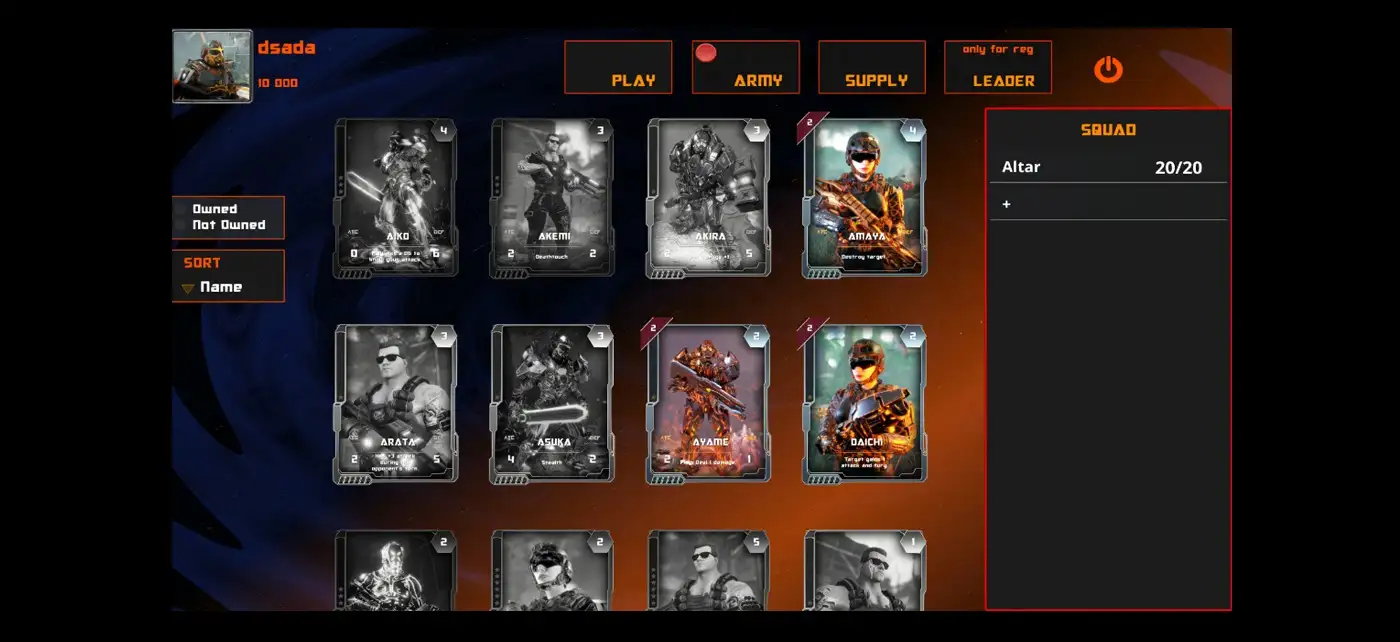This screenshot has width=1400, height=642.
Task: Open the Altar squad row
Action: 1107,168
